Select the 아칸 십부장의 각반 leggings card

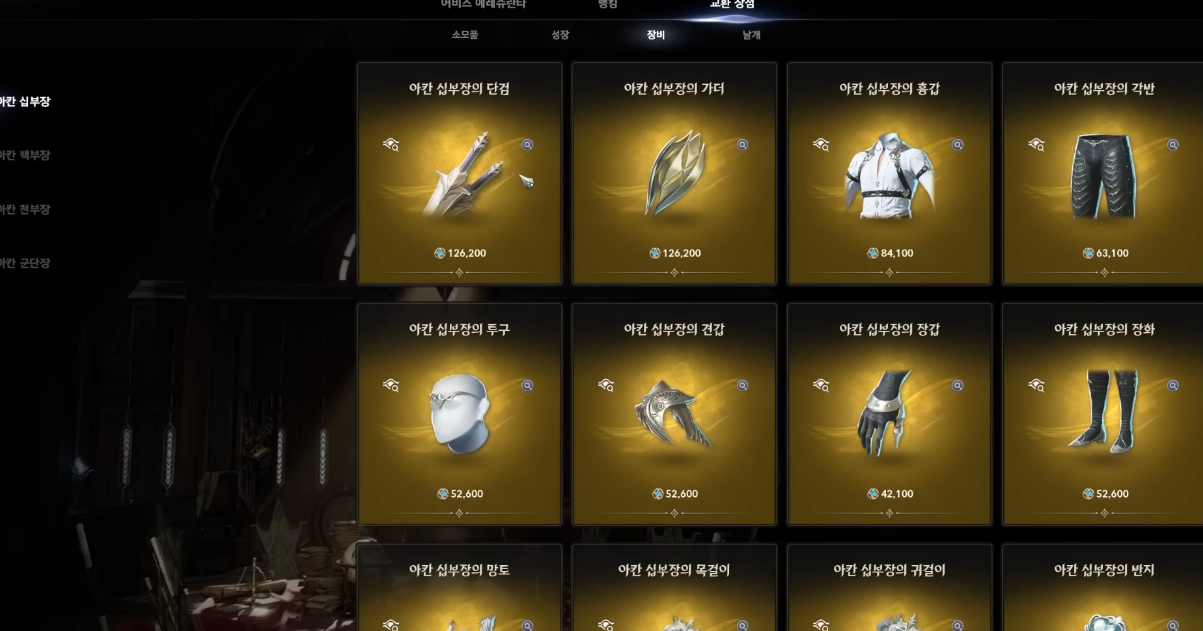1103,174
